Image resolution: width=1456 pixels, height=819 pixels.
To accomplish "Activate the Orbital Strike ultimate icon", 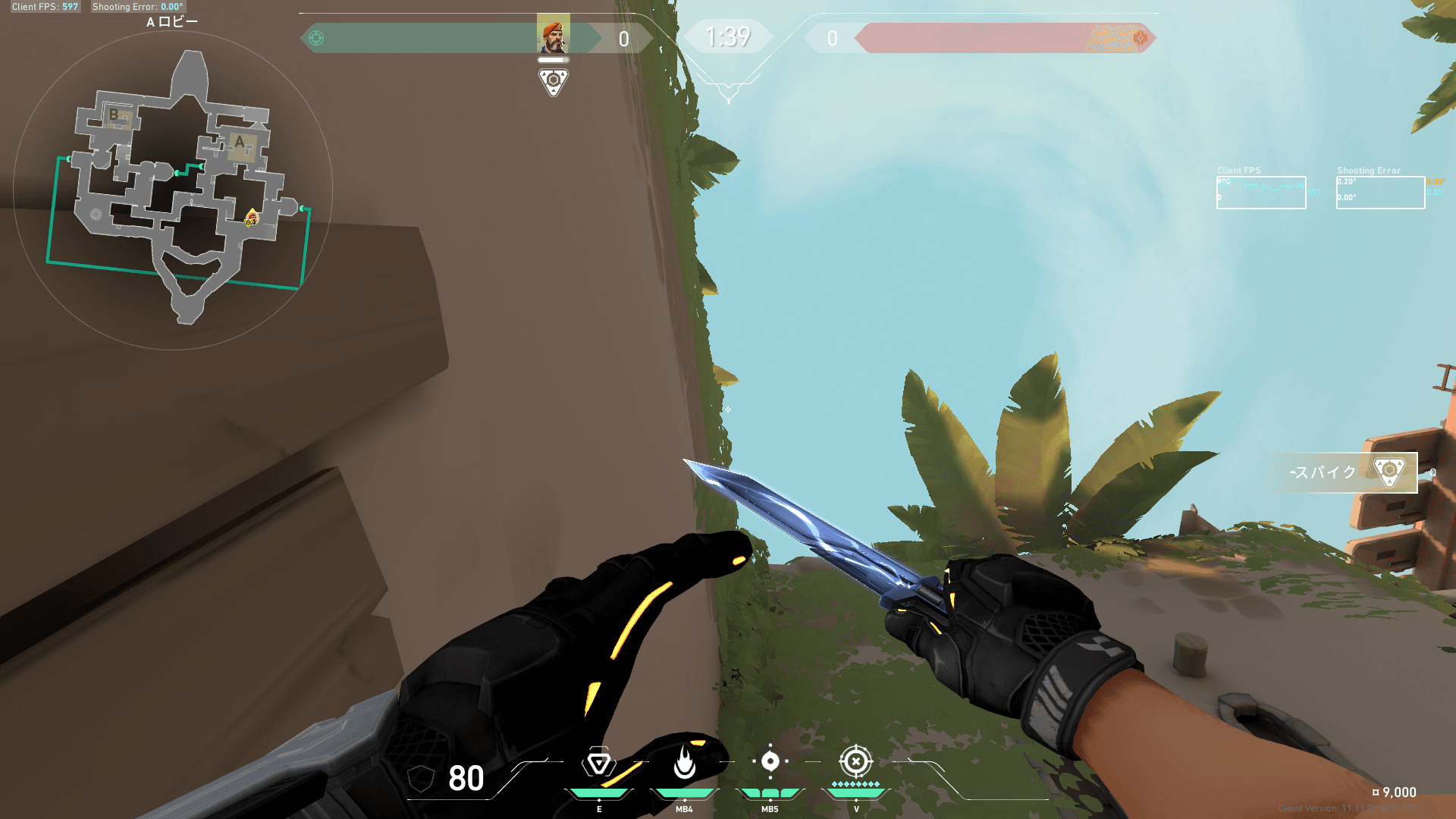I will pos(855,761).
